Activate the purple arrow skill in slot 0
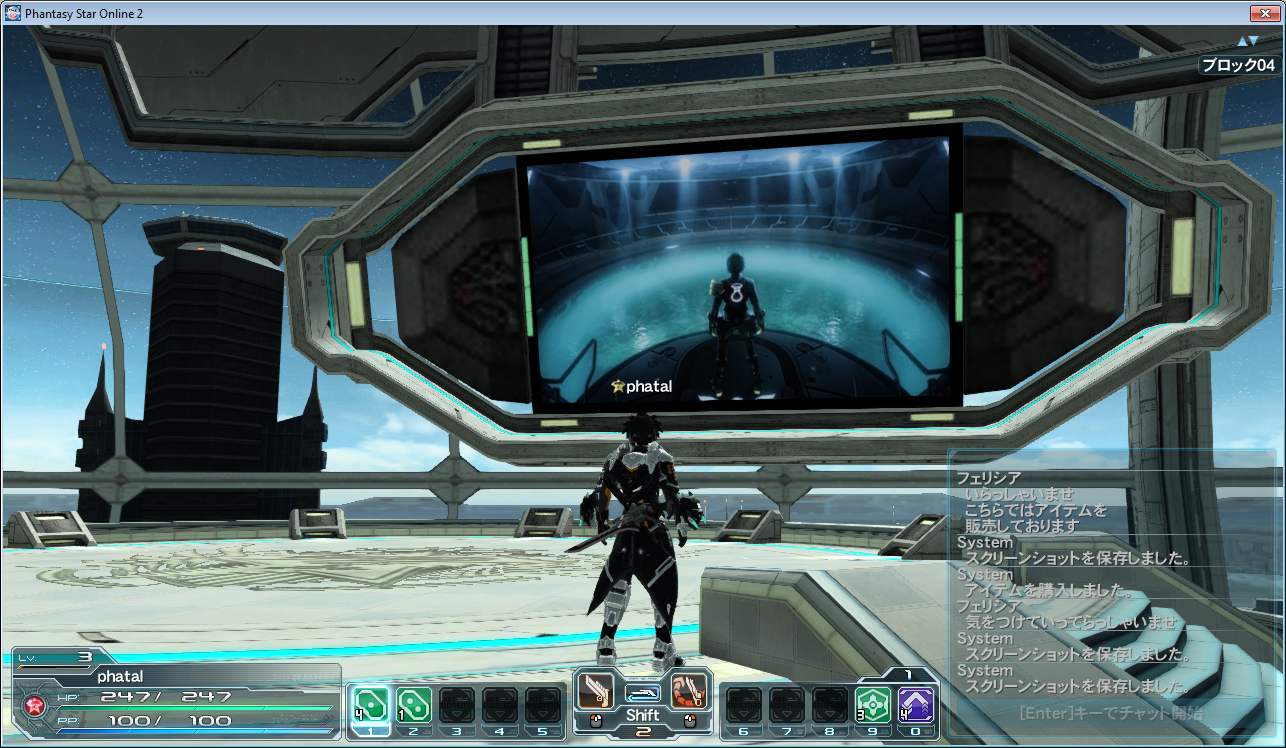This screenshot has height=748, width=1286. pyautogui.click(x=916, y=704)
